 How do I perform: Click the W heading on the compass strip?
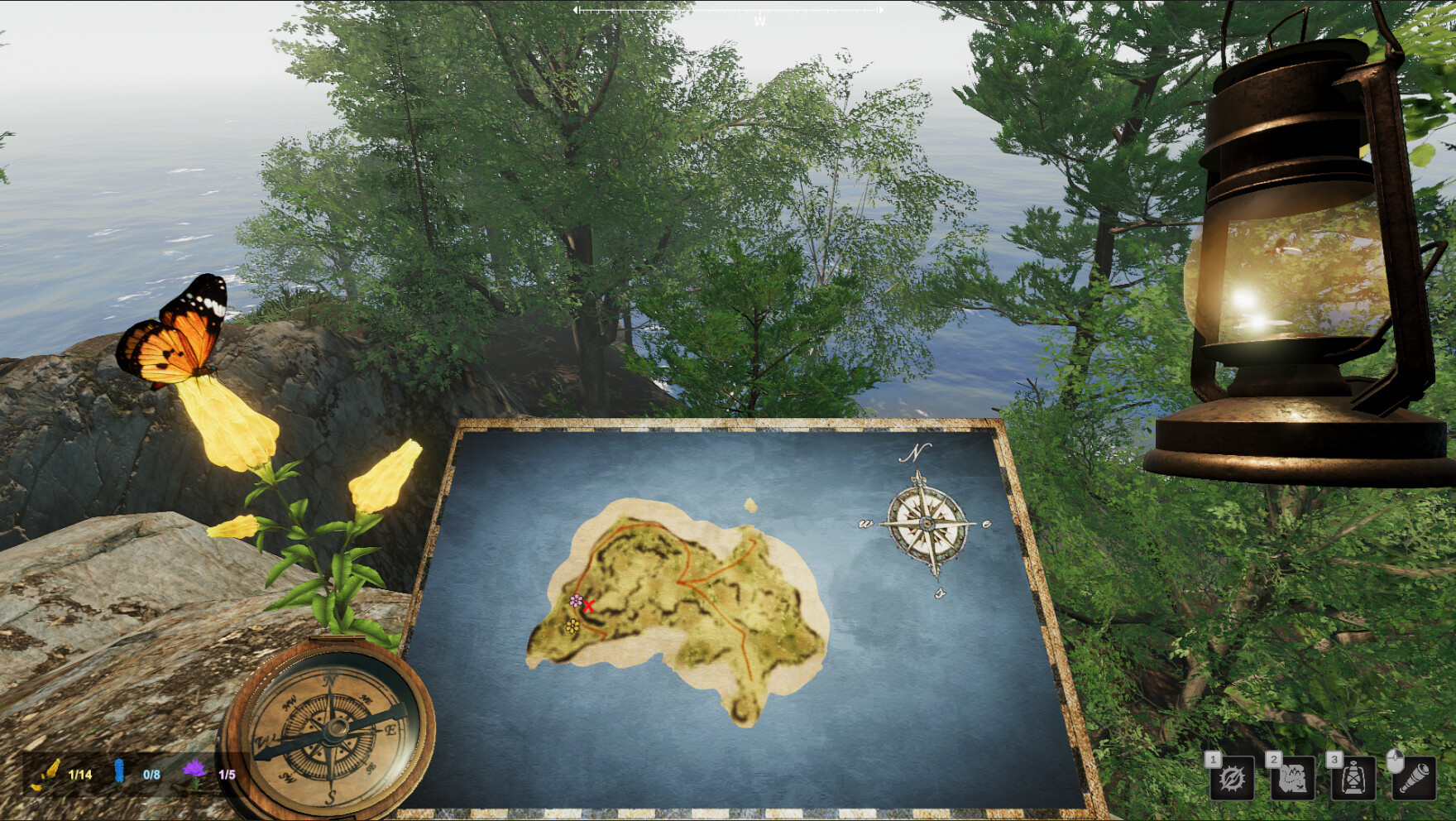(762, 18)
